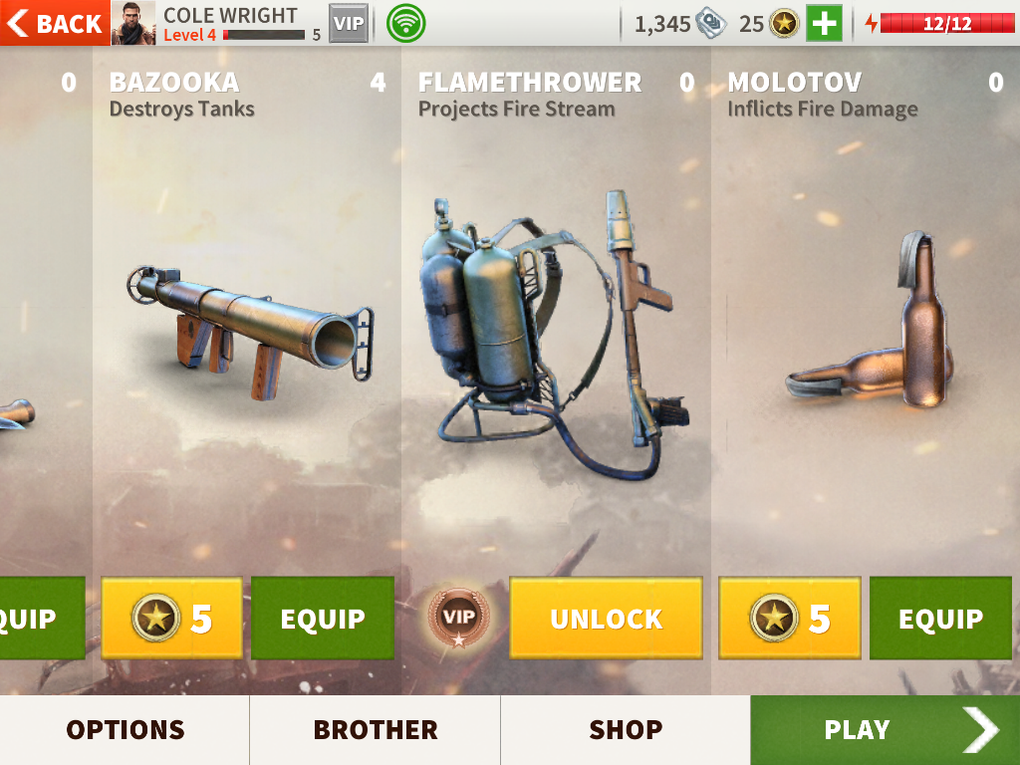
Task: Tap the VIP badge in top bar
Action: click(349, 23)
